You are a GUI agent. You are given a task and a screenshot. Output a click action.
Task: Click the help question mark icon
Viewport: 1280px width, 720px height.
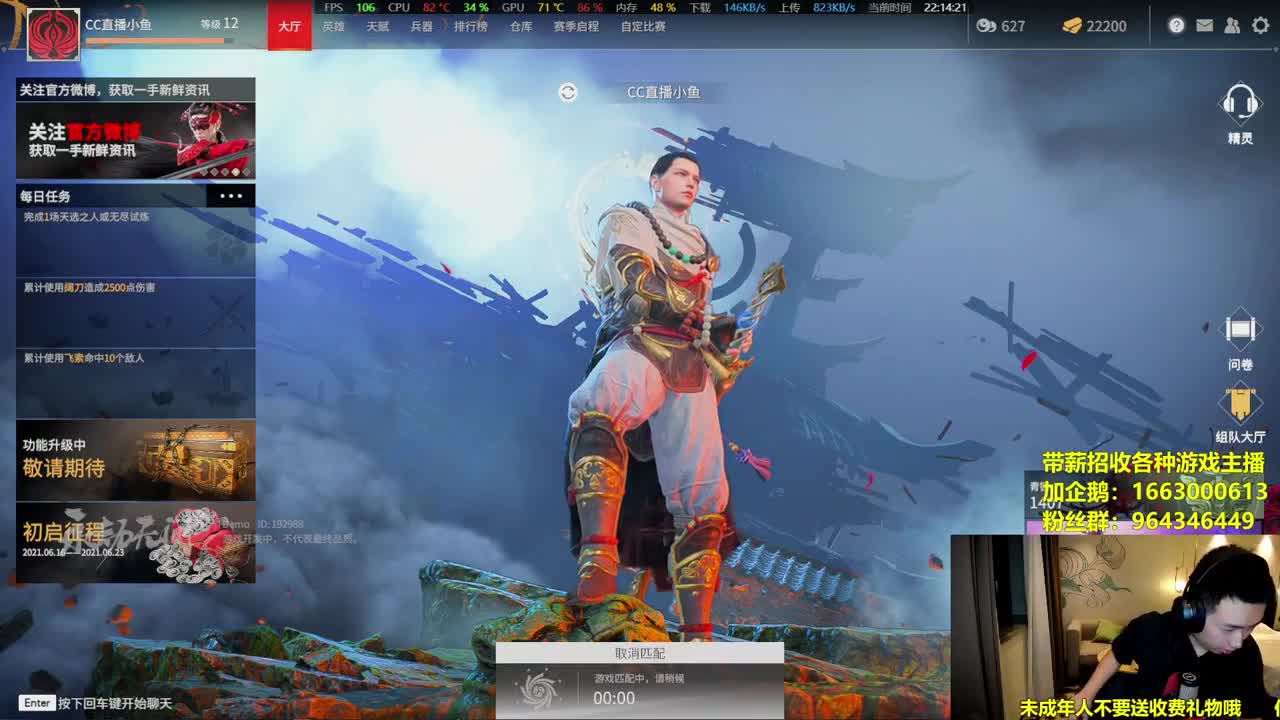[1177, 27]
